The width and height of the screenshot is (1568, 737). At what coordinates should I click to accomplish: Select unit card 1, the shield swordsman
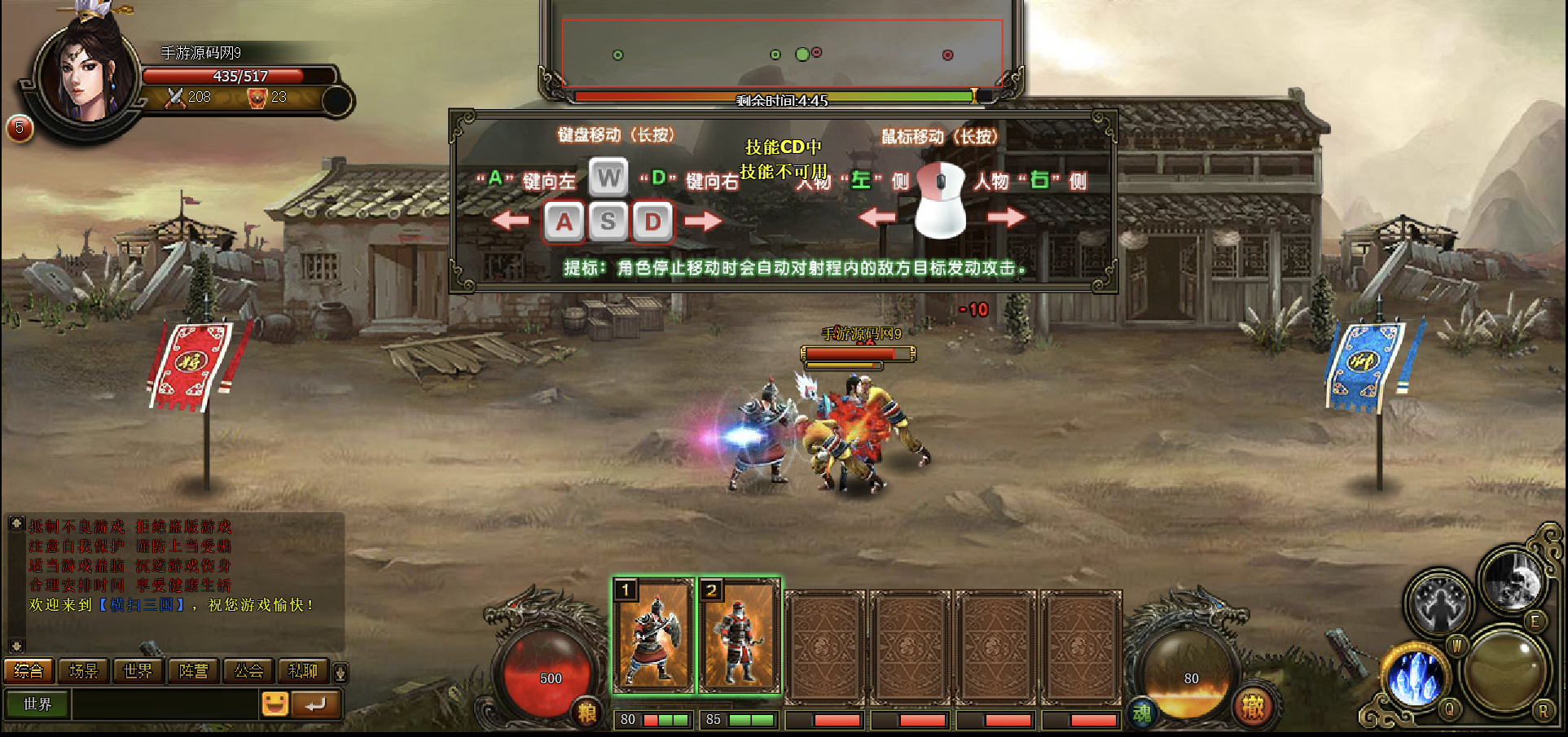click(652, 635)
